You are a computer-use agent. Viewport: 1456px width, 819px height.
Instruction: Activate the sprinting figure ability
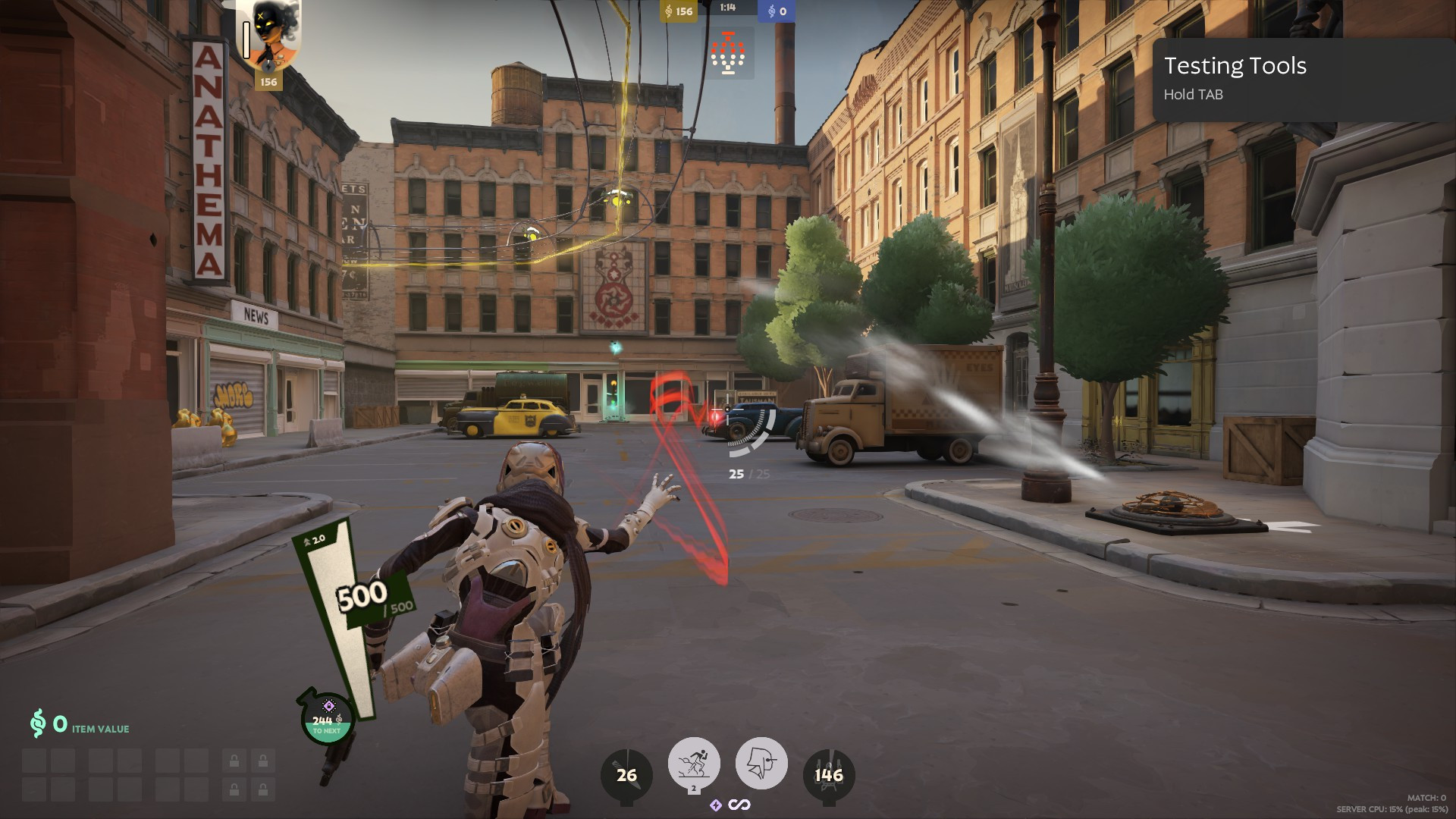[x=694, y=762]
